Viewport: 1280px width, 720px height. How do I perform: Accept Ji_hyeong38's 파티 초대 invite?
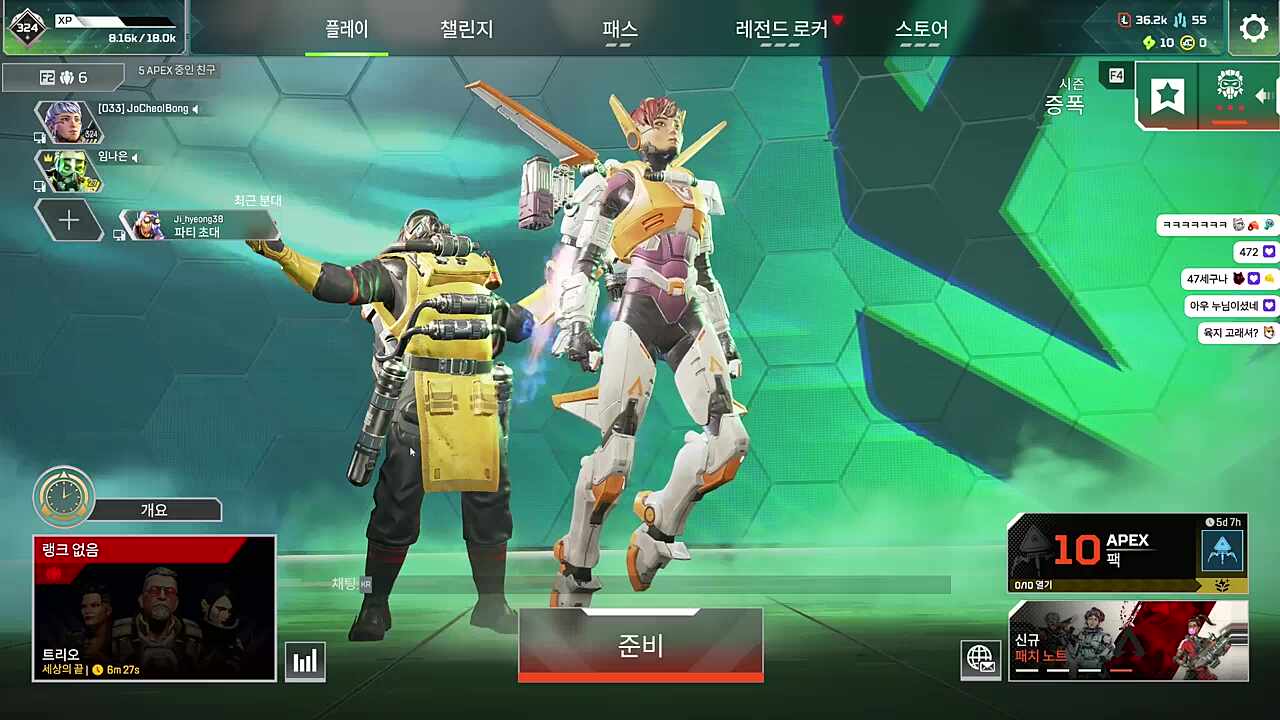pyautogui.click(x=200, y=228)
